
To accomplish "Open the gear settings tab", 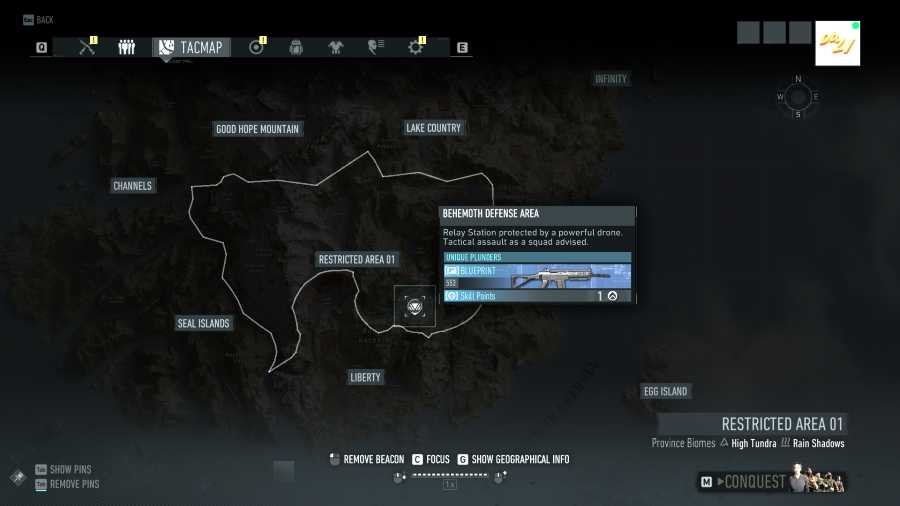I will click(x=415, y=47).
